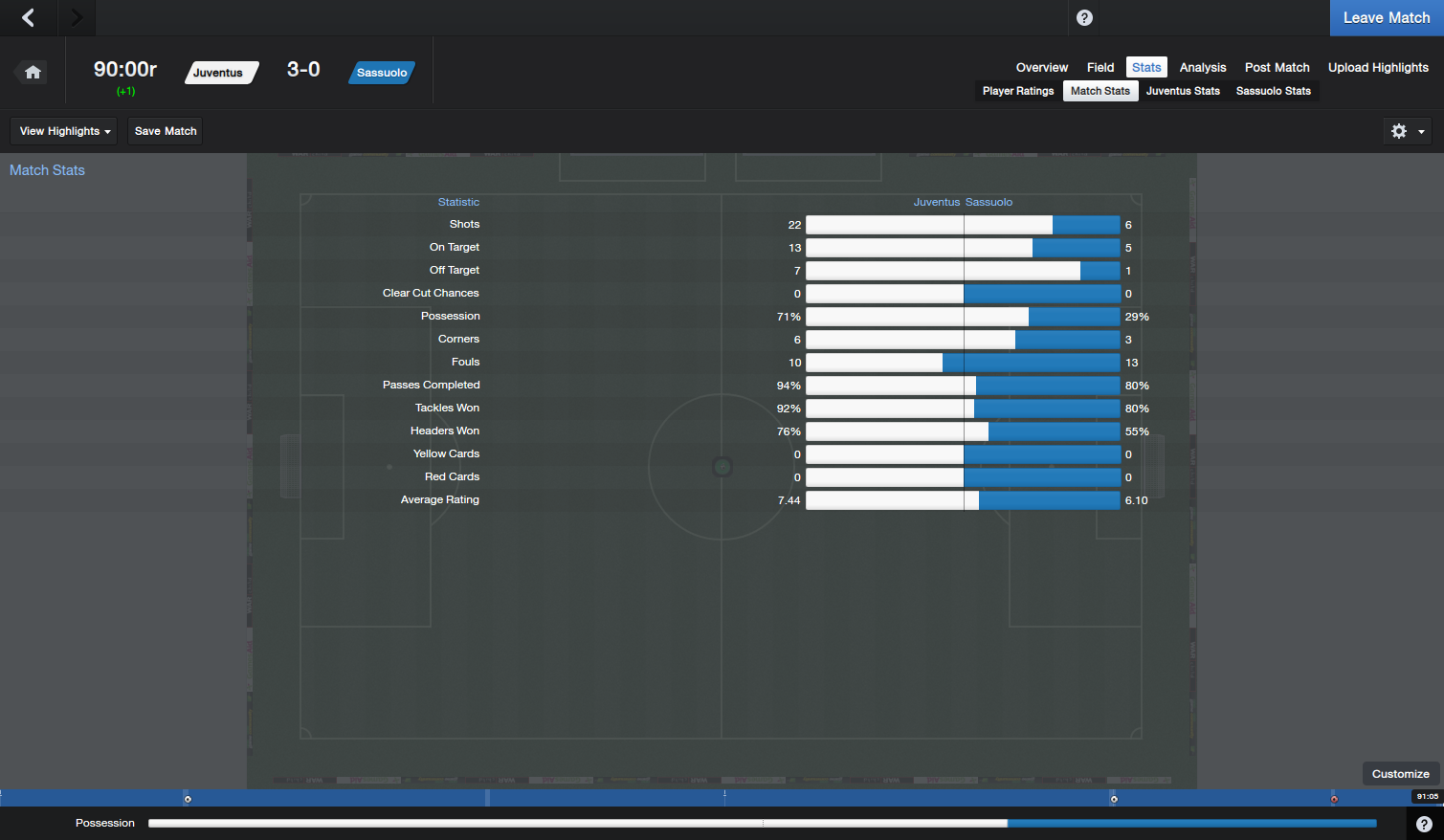Select the Player Ratings sub-tab
The width and height of the screenshot is (1444, 840).
(x=1017, y=90)
